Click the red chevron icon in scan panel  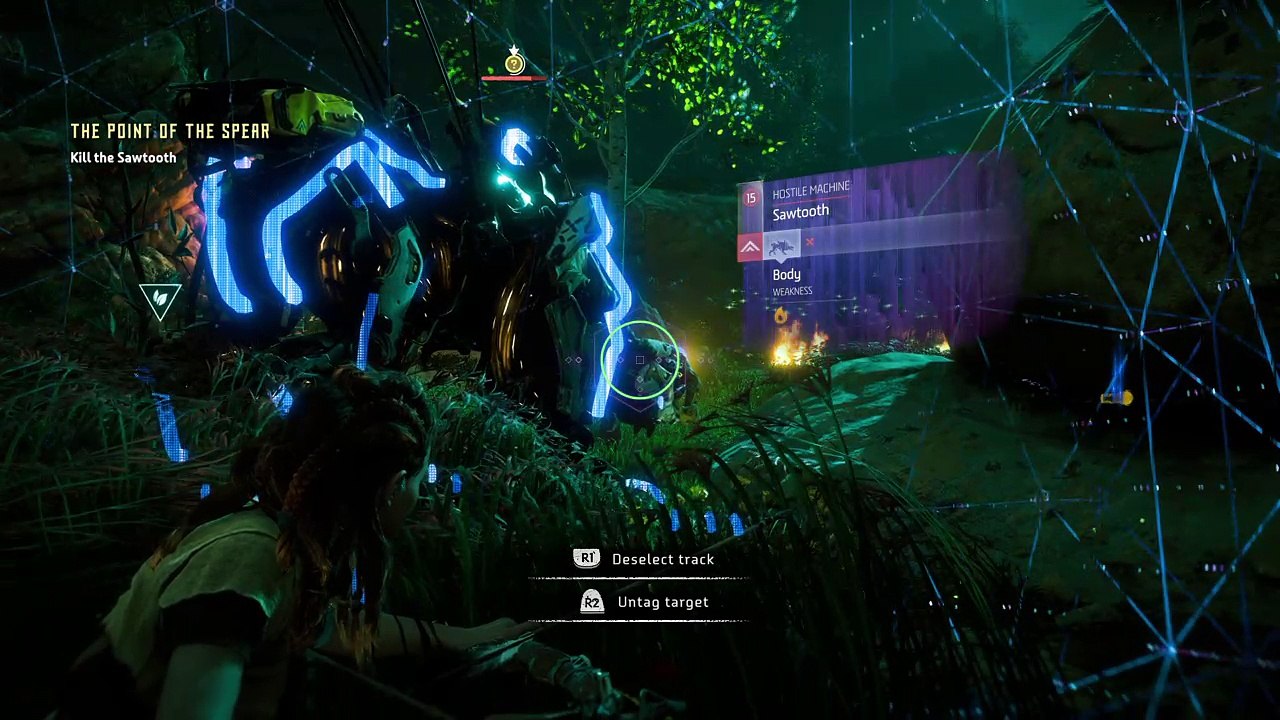click(x=750, y=247)
